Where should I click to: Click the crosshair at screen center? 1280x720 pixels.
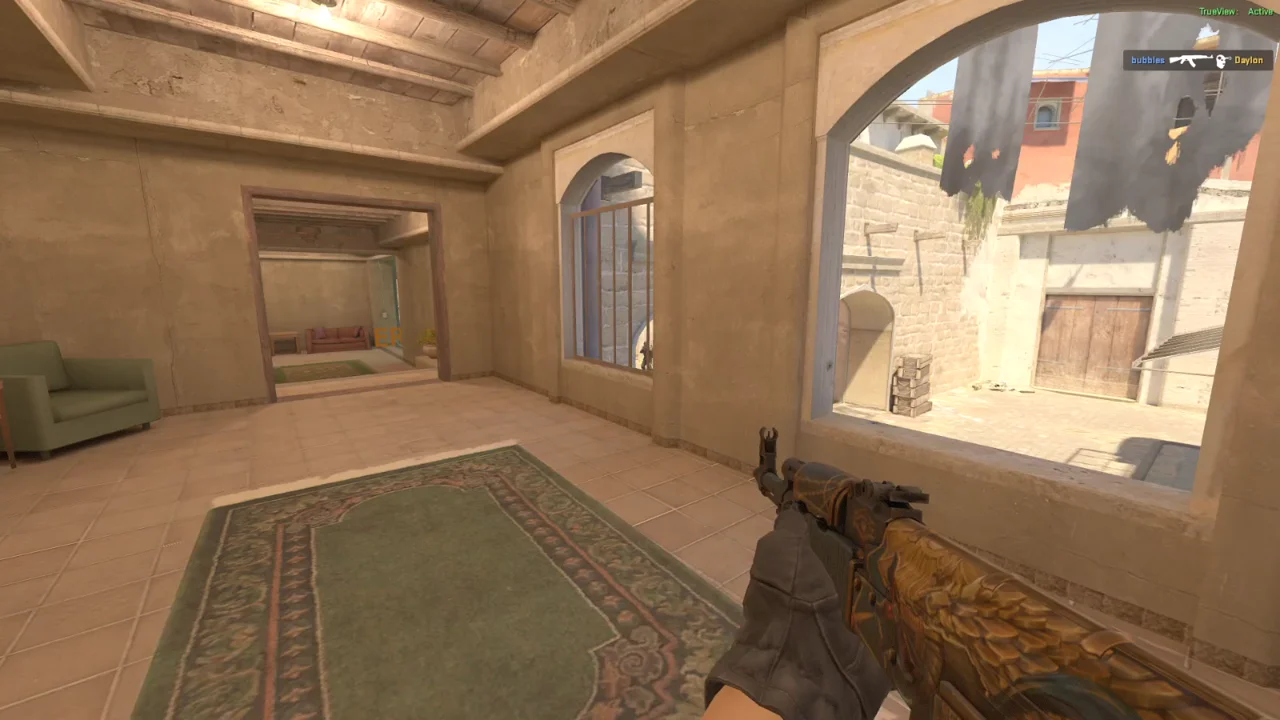click(x=640, y=360)
